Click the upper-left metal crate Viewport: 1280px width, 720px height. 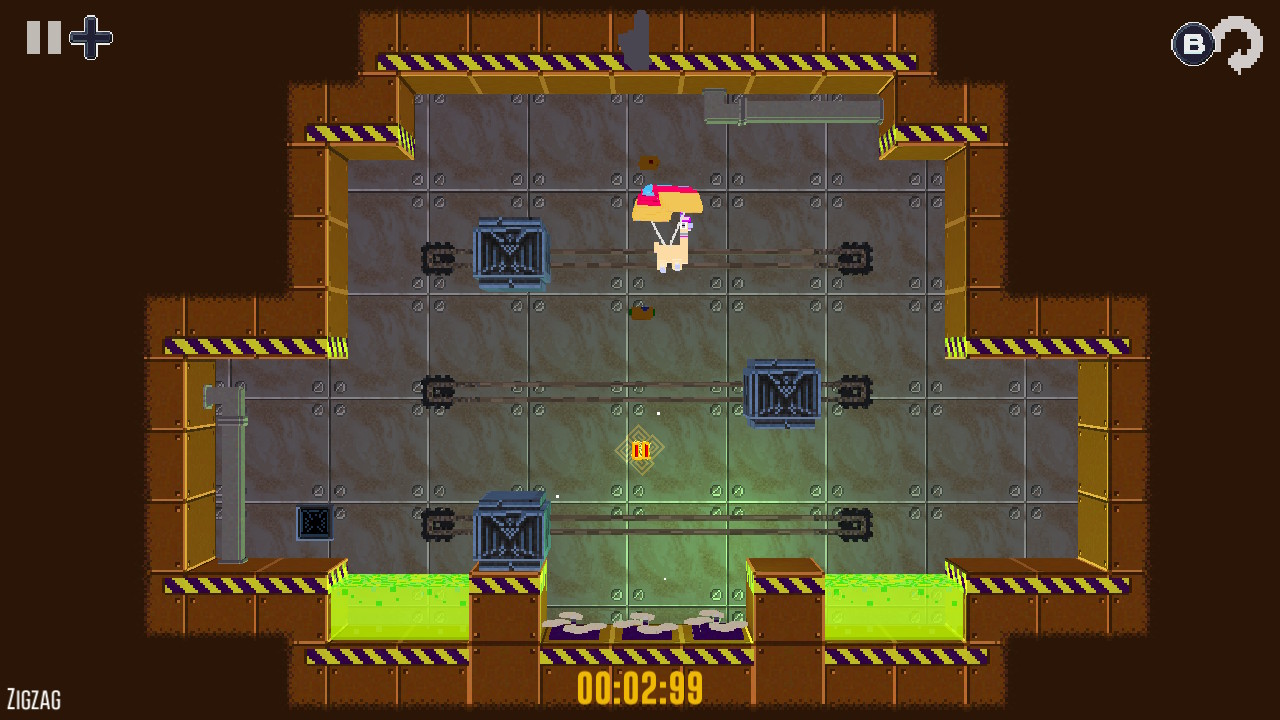click(510, 253)
